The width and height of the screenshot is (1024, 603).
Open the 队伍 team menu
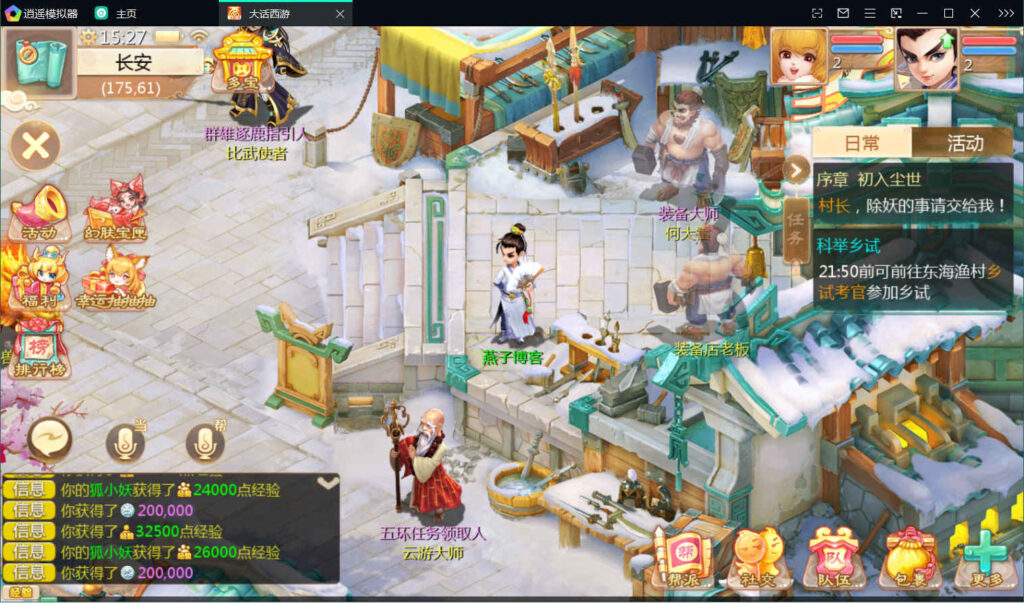(831, 556)
